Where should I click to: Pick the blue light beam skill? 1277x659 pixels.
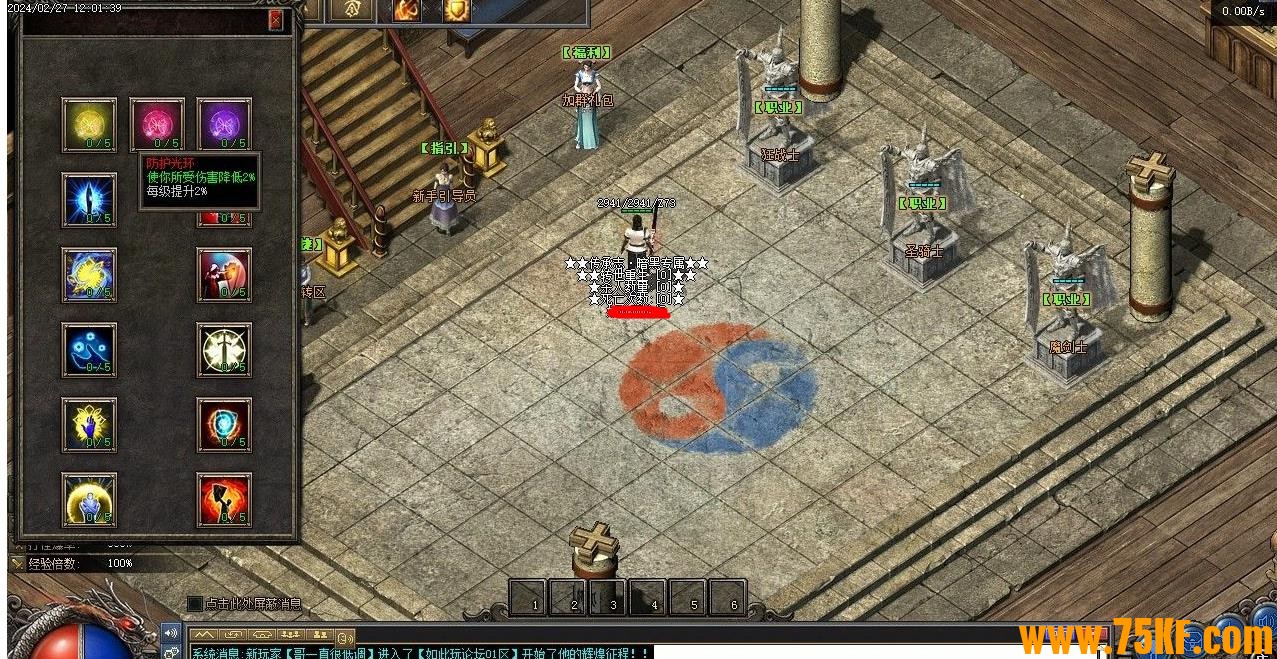(89, 199)
